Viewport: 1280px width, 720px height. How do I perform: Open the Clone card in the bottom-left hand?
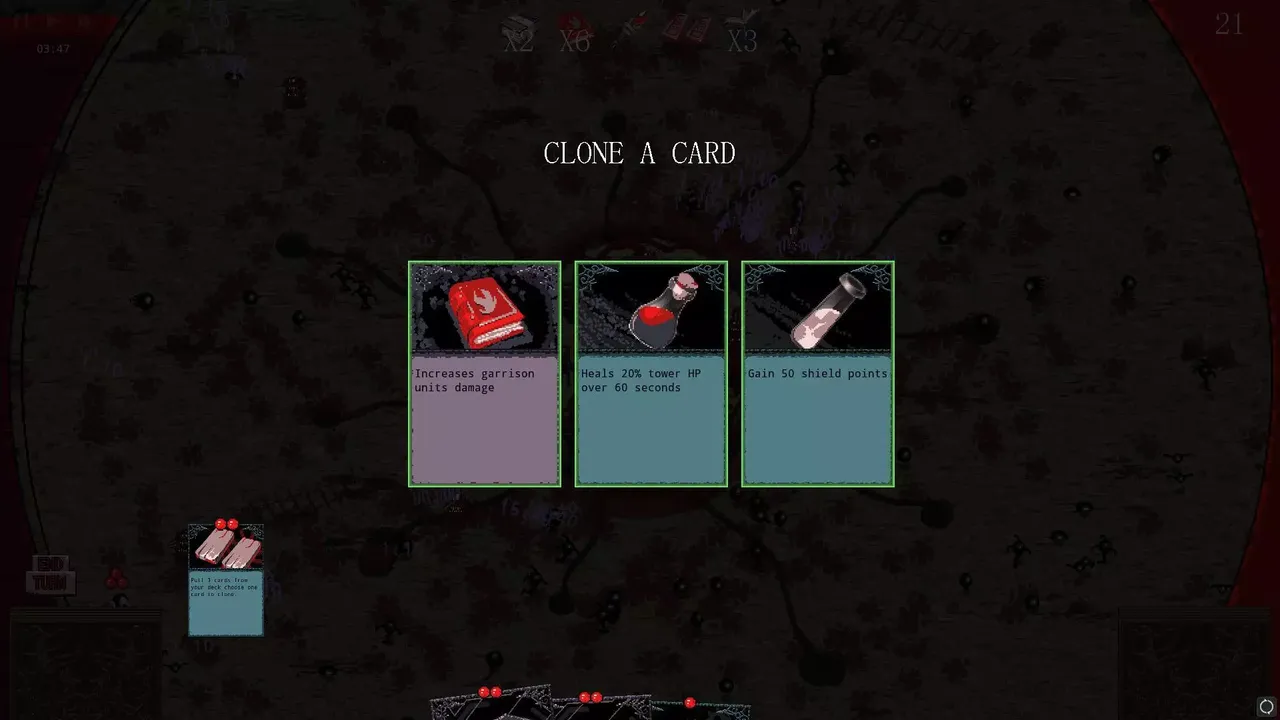[225, 580]
